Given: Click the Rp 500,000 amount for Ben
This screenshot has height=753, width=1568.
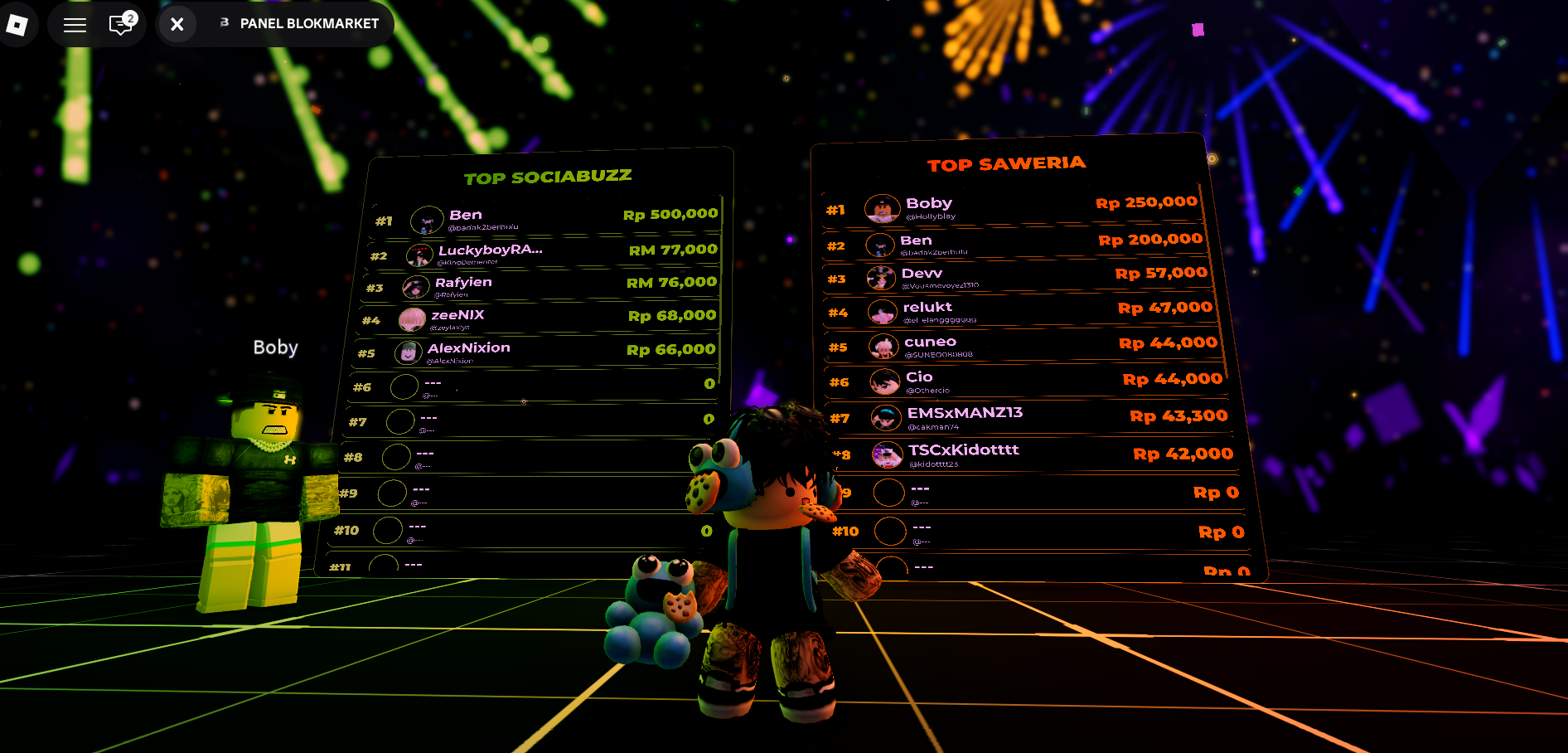Looking at the screenshot, I should pos(670,213).
